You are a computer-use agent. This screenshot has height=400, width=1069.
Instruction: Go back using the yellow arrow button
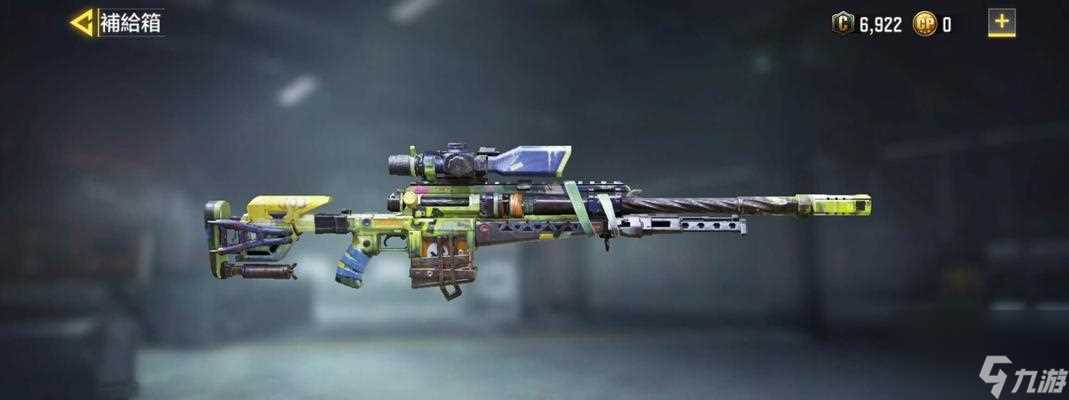(82, 23)
